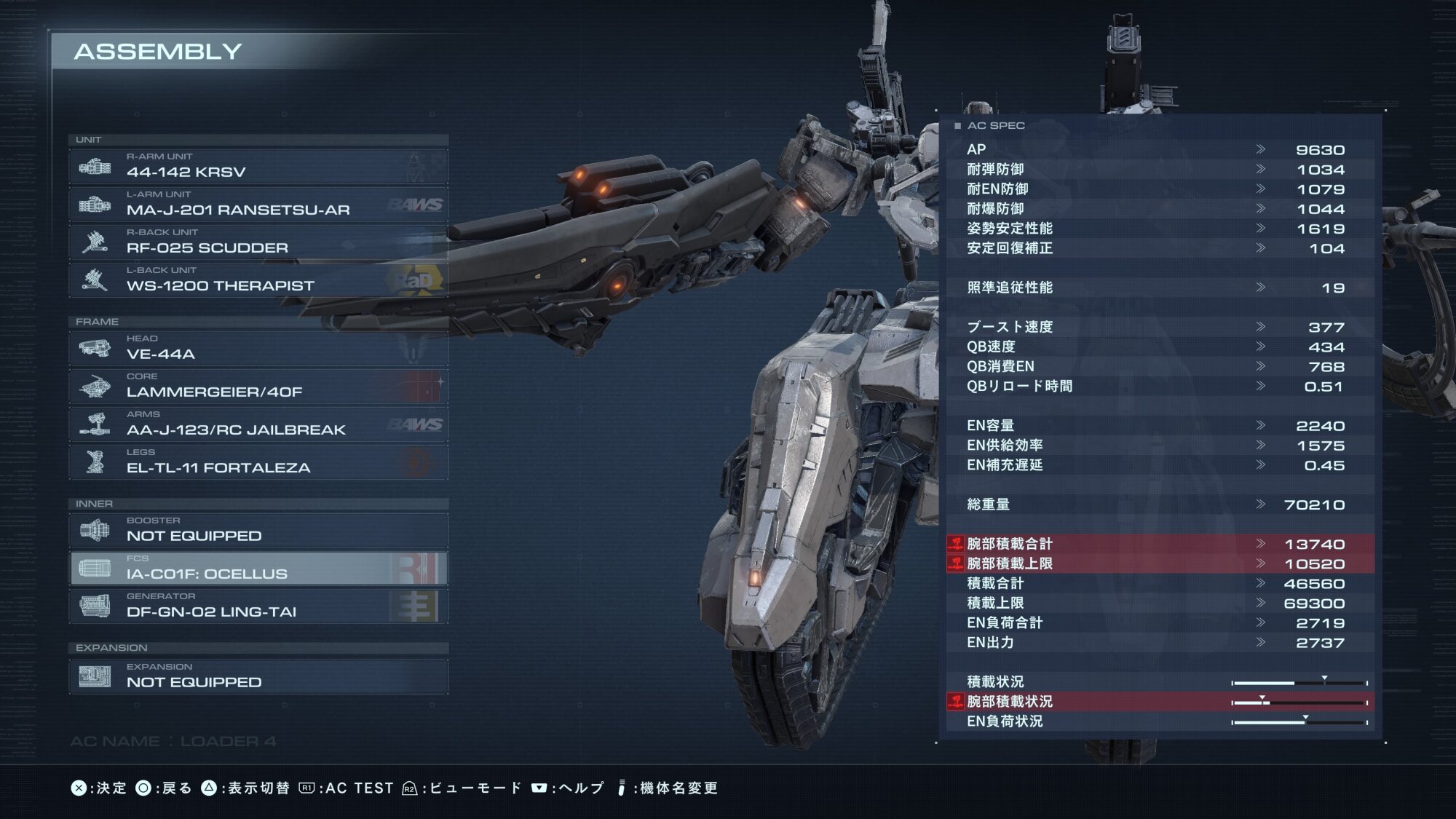Open the L-ARM UNIT MA-J-201 RANSETSU-AR slot
This screenshot has width=1456, height=819.
[x=258, y=205]
